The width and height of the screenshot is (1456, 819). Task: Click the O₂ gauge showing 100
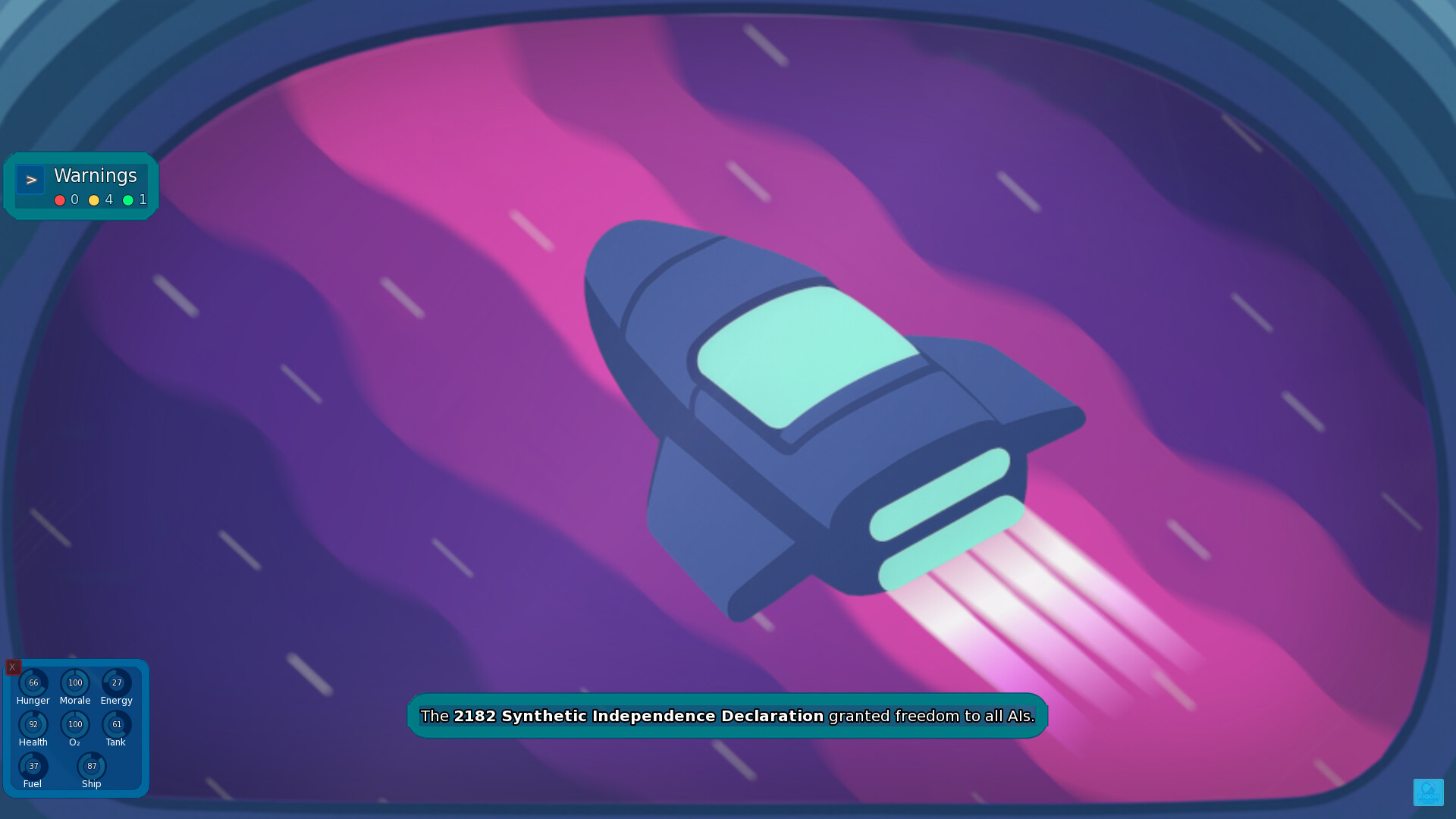[x=75, y=724]
